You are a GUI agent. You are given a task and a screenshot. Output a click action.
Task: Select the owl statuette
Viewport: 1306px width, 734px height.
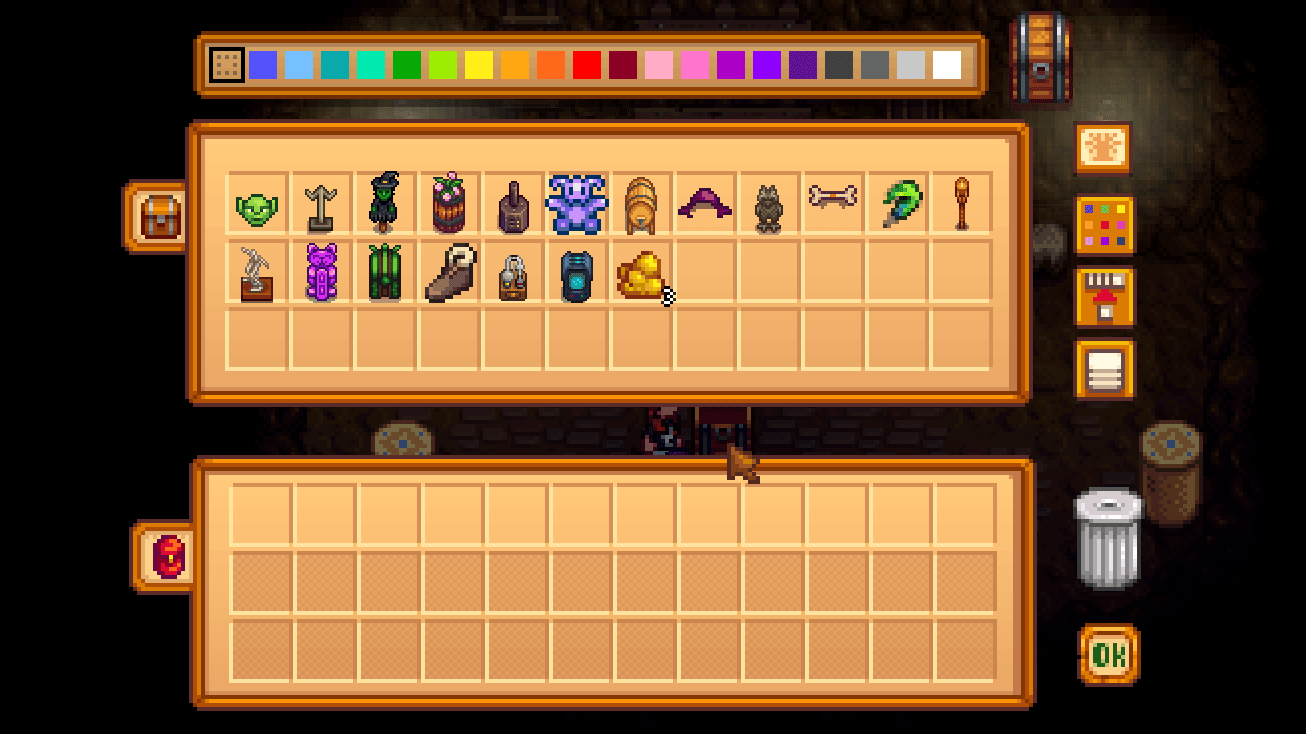click(x=768, y=205)
